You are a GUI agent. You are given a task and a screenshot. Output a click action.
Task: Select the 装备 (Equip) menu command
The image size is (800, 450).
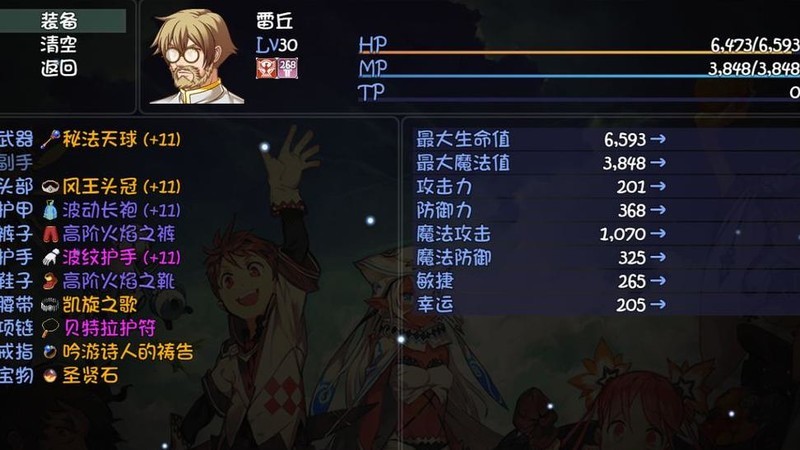[59, 21]
